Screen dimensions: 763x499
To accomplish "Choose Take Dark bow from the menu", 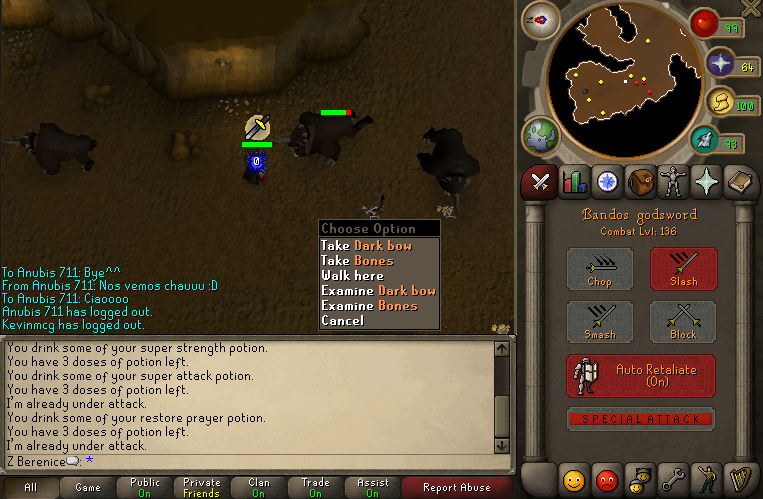I will 366,245.
